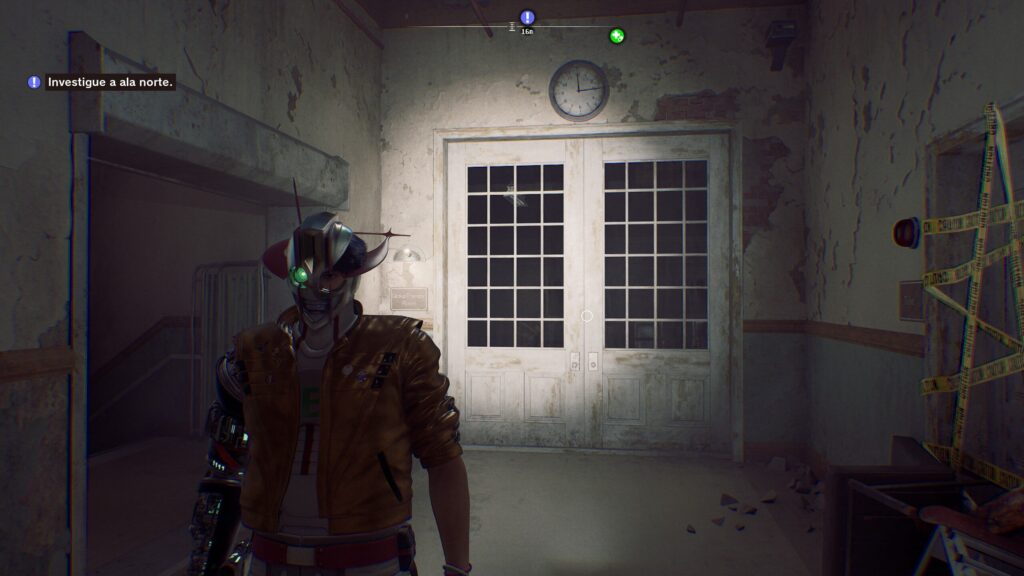Click the green marker icon on the compass
The height and width of the screenshot is (576, 1024).
(617, 36)
